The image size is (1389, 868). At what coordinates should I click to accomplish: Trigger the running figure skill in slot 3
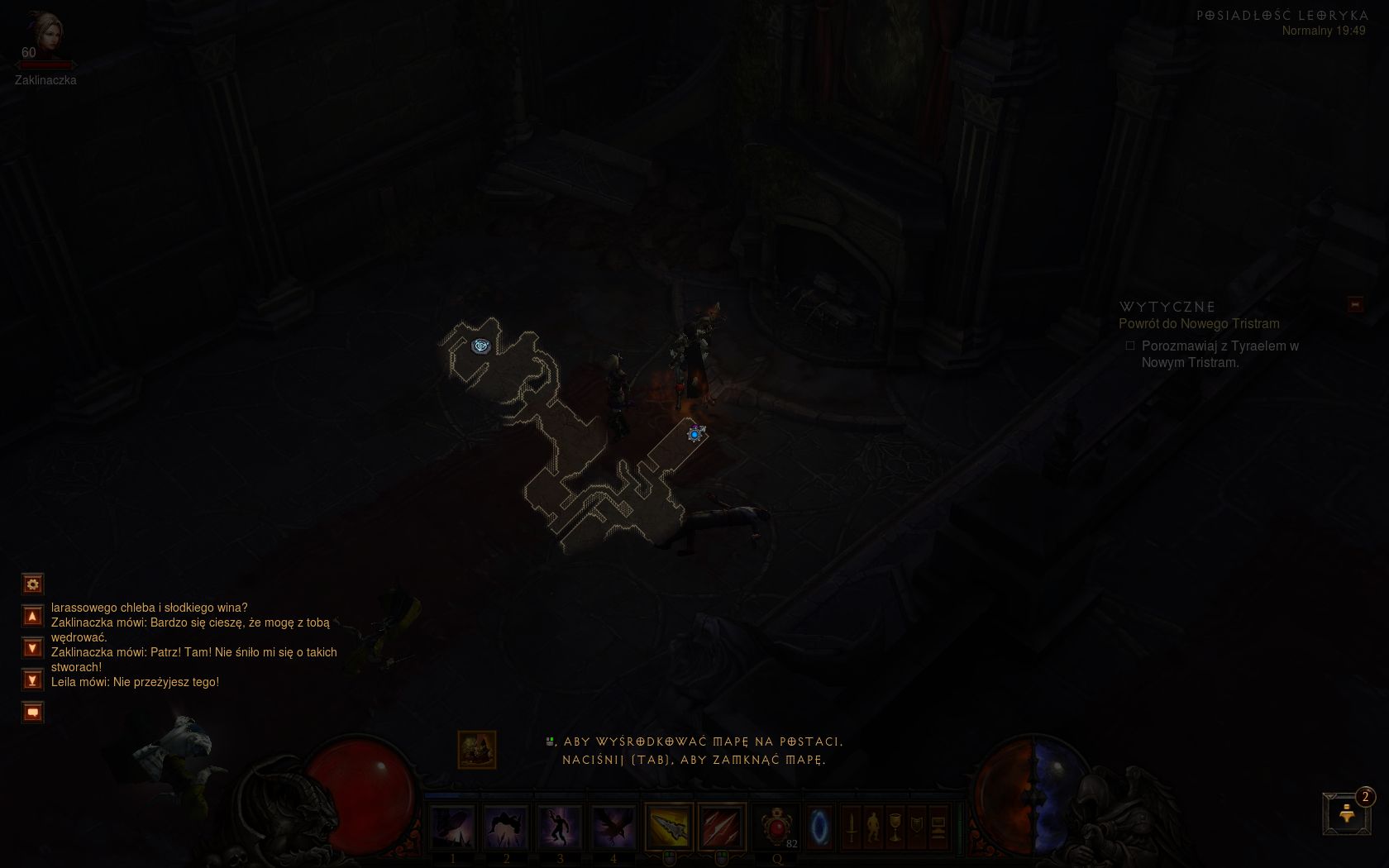pos(560,827)
